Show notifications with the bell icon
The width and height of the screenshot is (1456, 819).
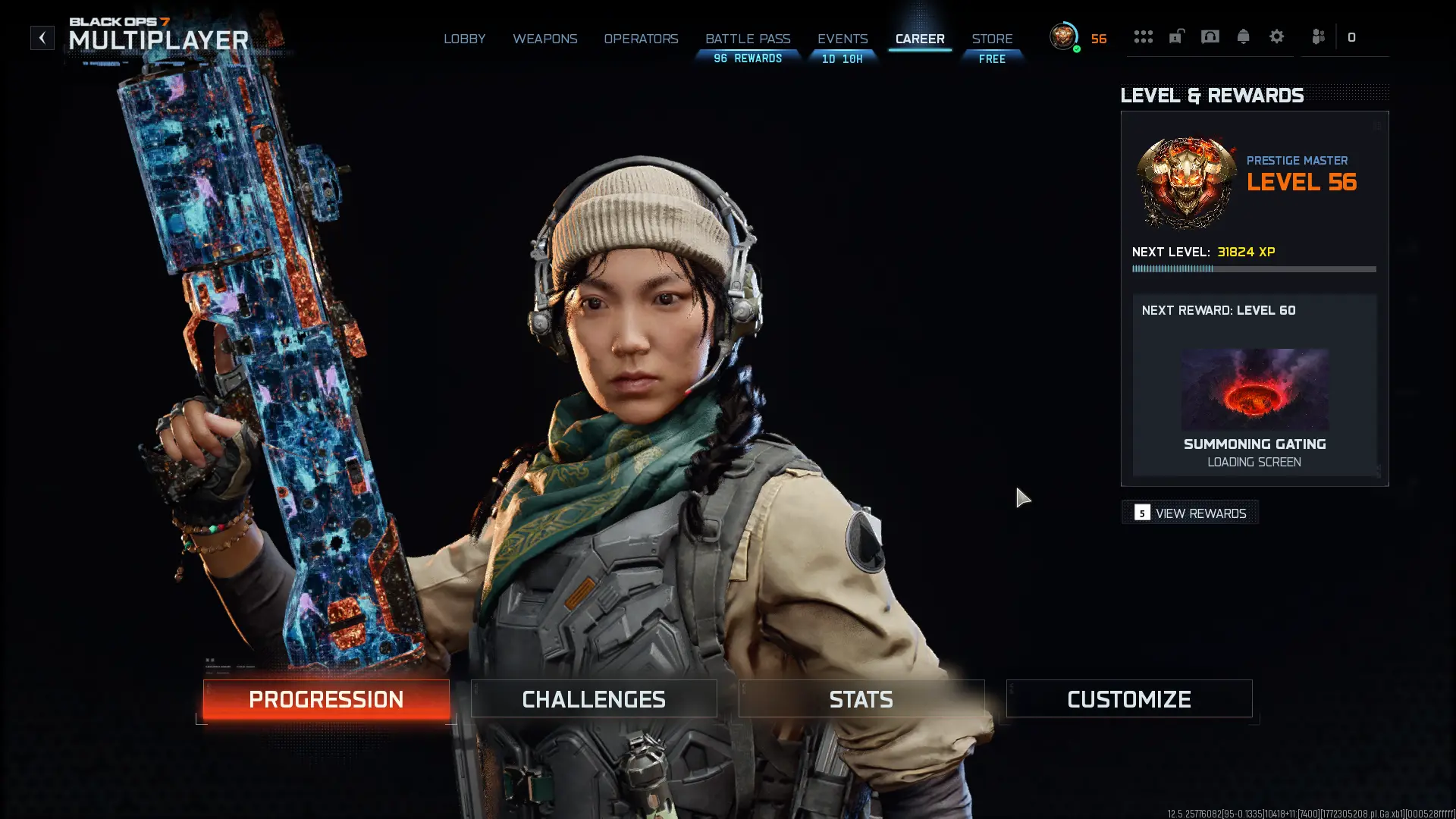1243,36
